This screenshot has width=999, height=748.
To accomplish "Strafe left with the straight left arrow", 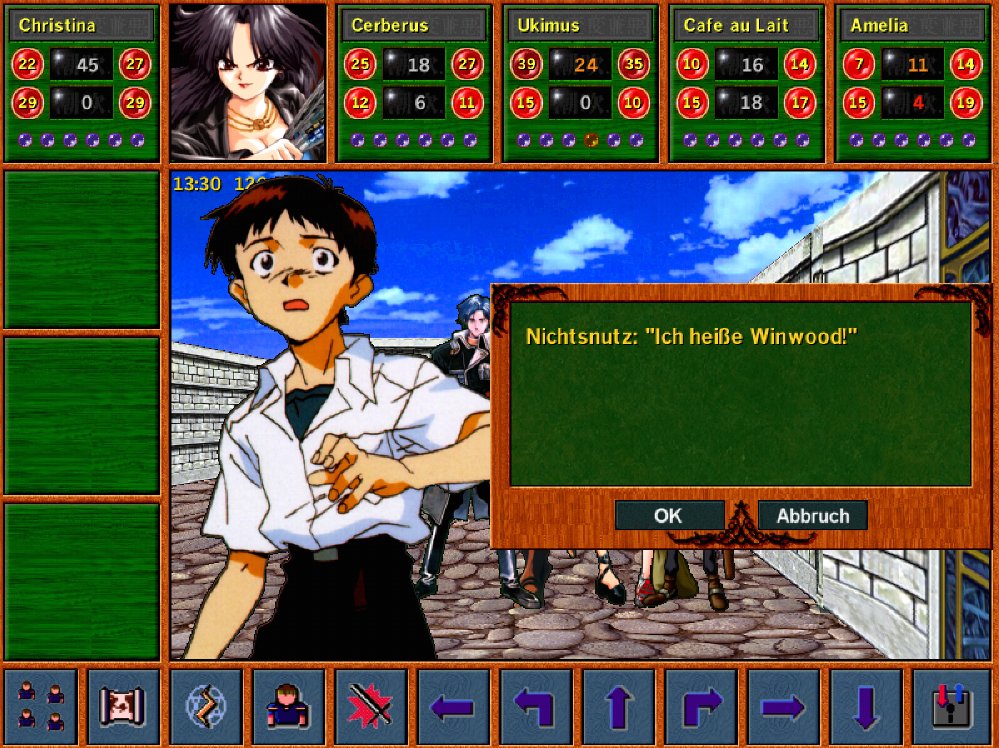I will (453, 706).
